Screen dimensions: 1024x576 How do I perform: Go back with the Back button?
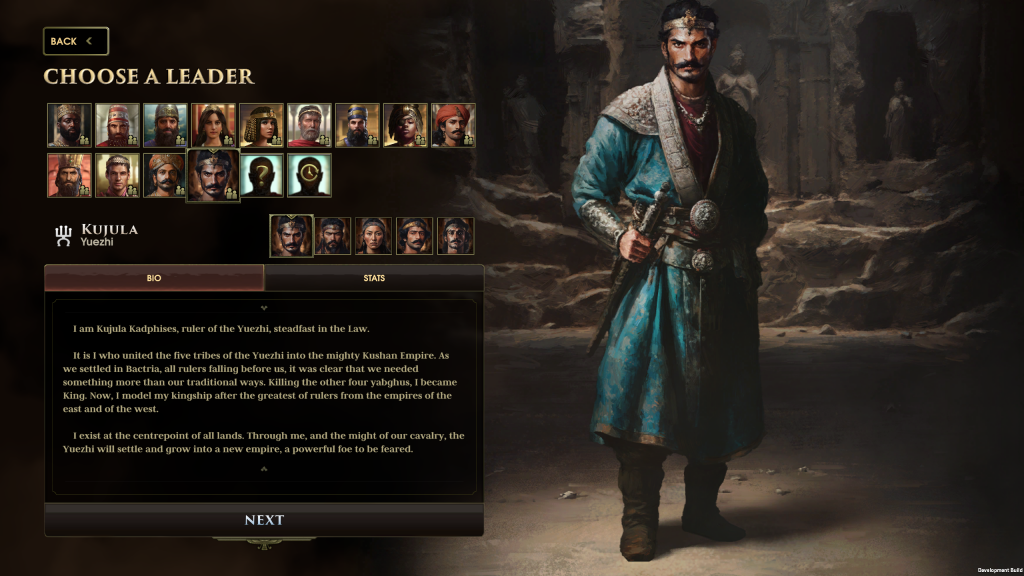pyautogui.click(x=75, y=41)
